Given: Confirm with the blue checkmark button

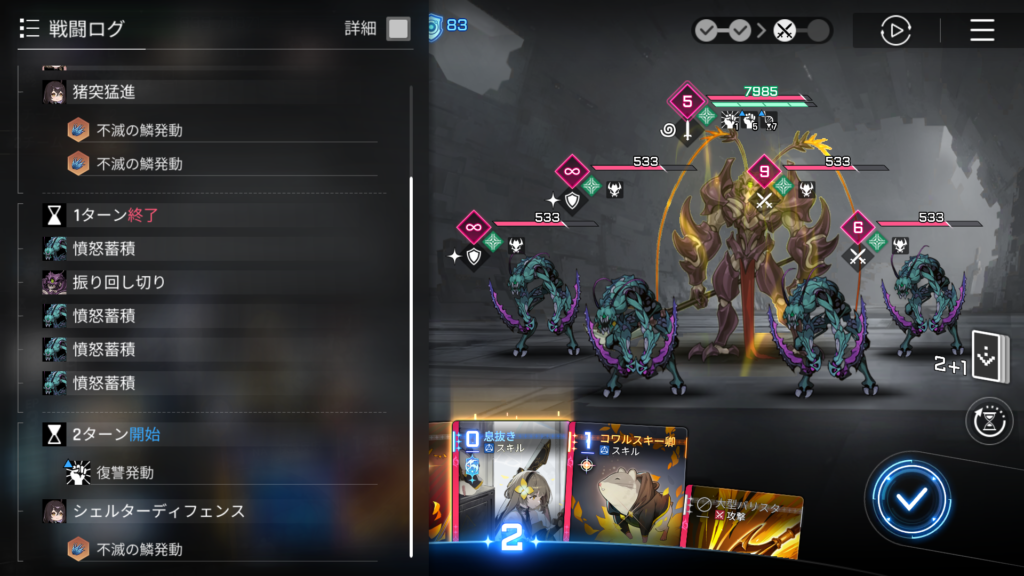Looking at the screenshot, I should click(908, 500).
